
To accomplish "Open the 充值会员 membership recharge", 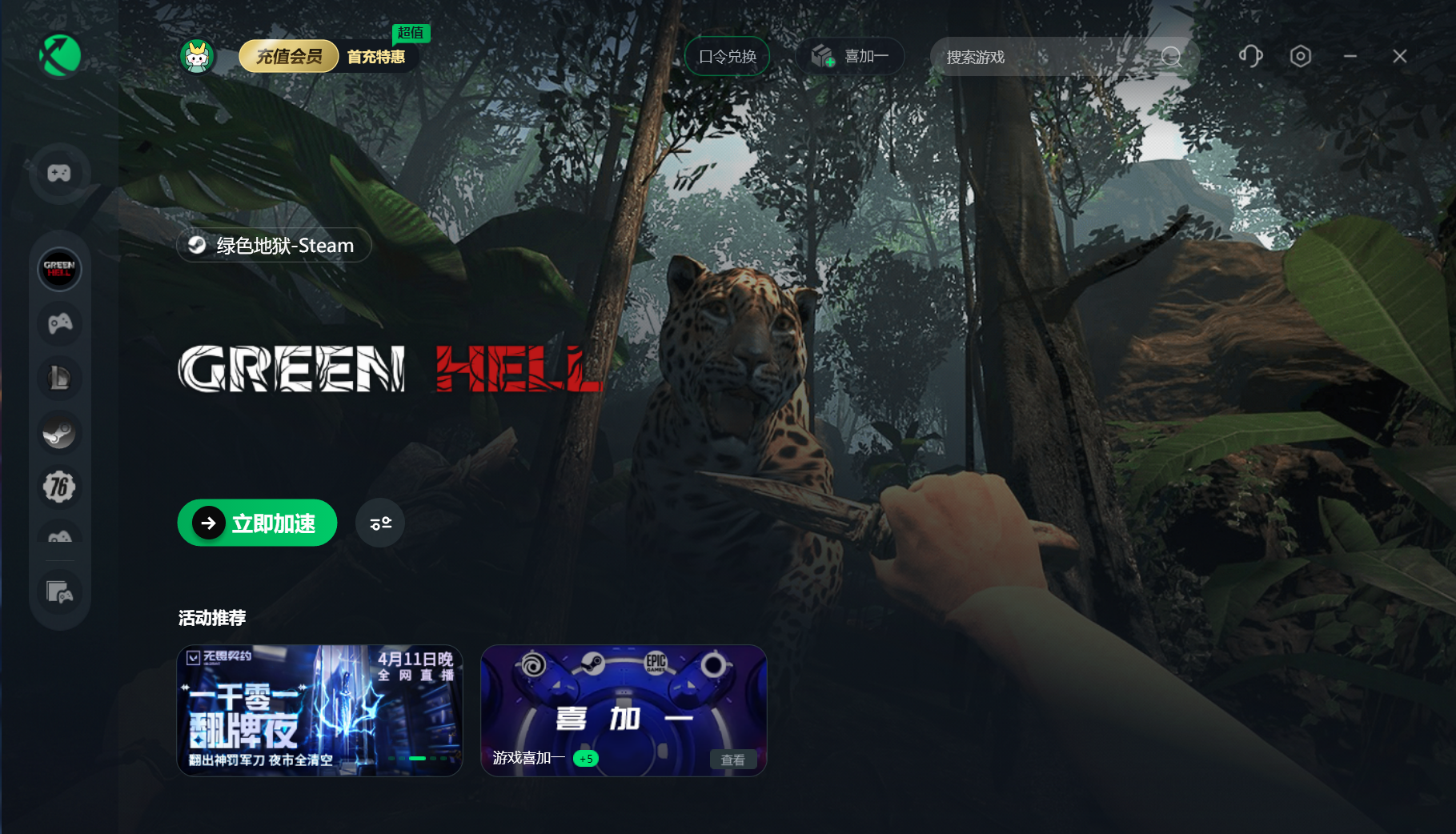I will (x=289, y=57).
